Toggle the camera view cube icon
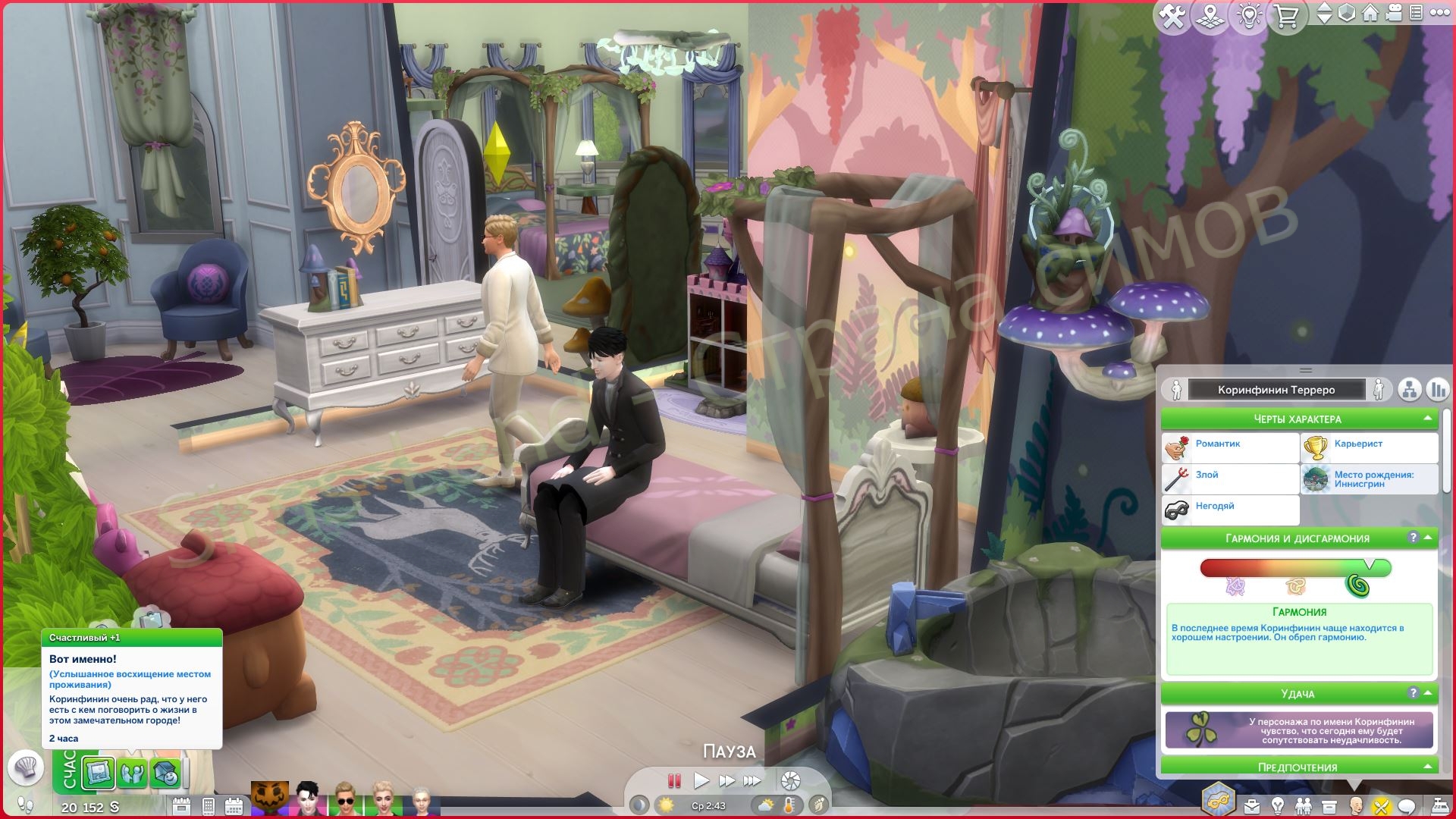The height and width of the screenshot is (819, 1456). point(1345,13)
